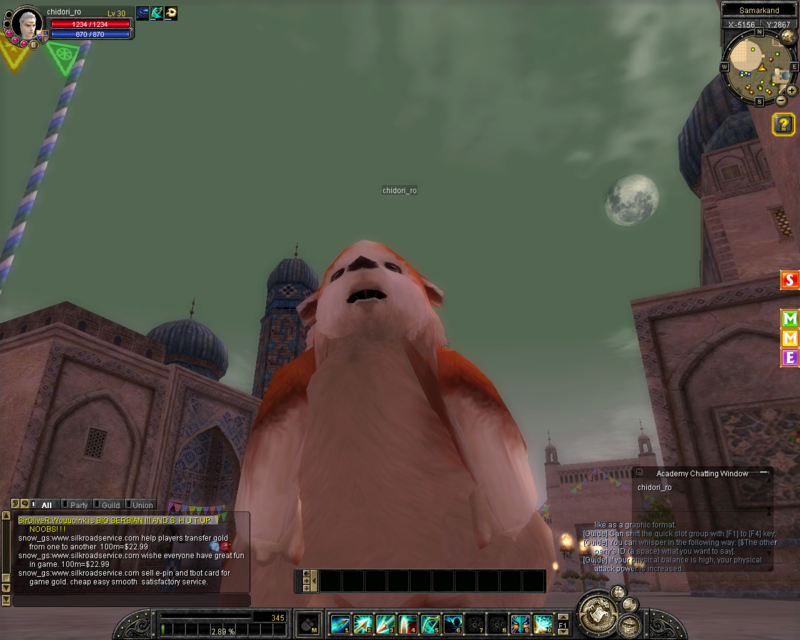Activate the skill in hotbar slot 1
Image resolution: width=800 pixels, height=640 pixels.
click(340, 623)
